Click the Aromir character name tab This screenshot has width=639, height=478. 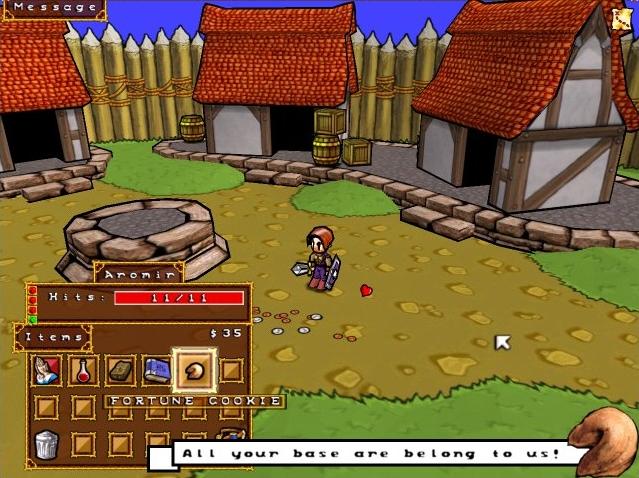[139, 272]
